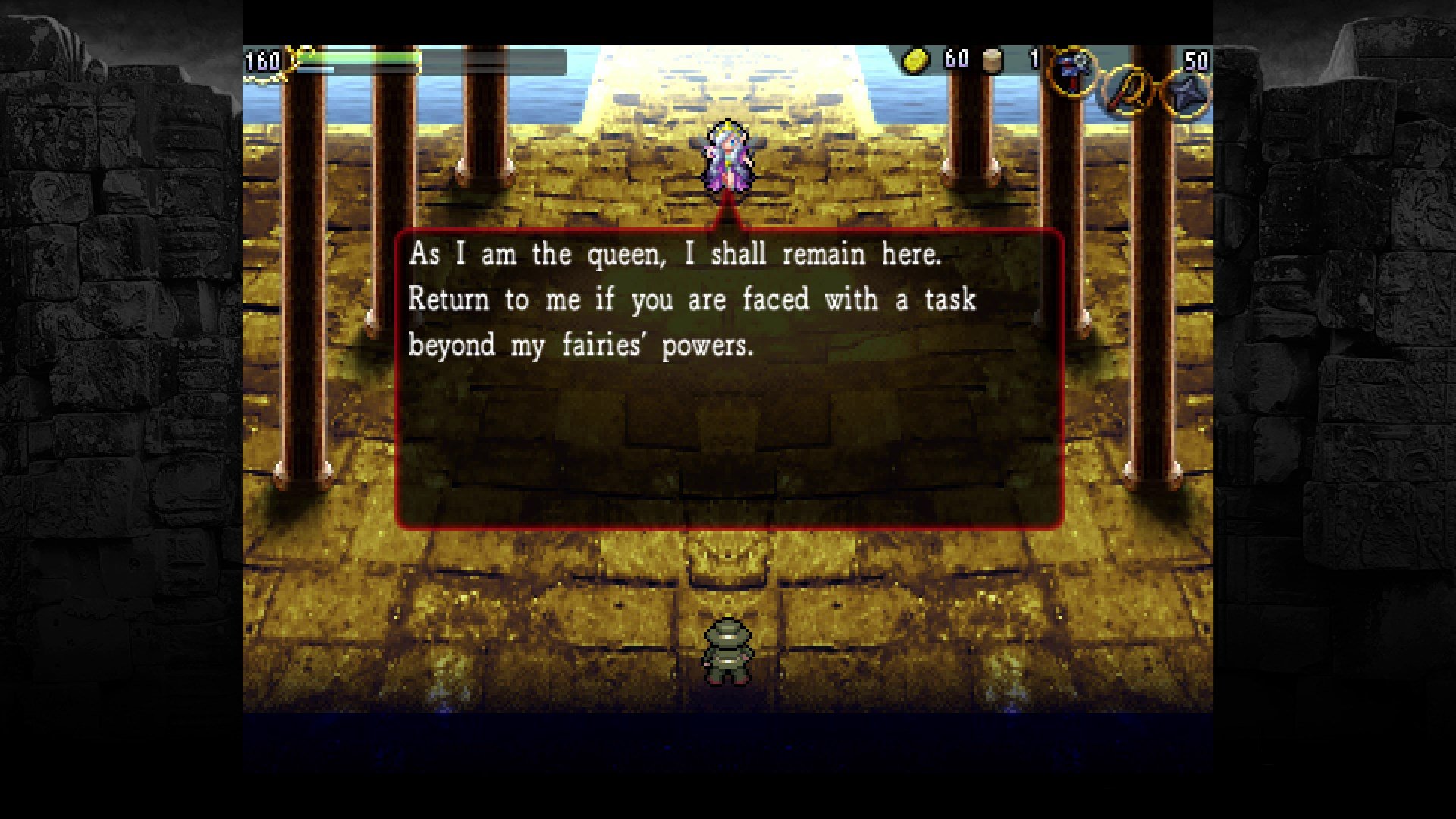The width and height of the screenshot is (1456, 819).
Task: Click the weight item icon beside the coin counter
Action: coord(990,59)
